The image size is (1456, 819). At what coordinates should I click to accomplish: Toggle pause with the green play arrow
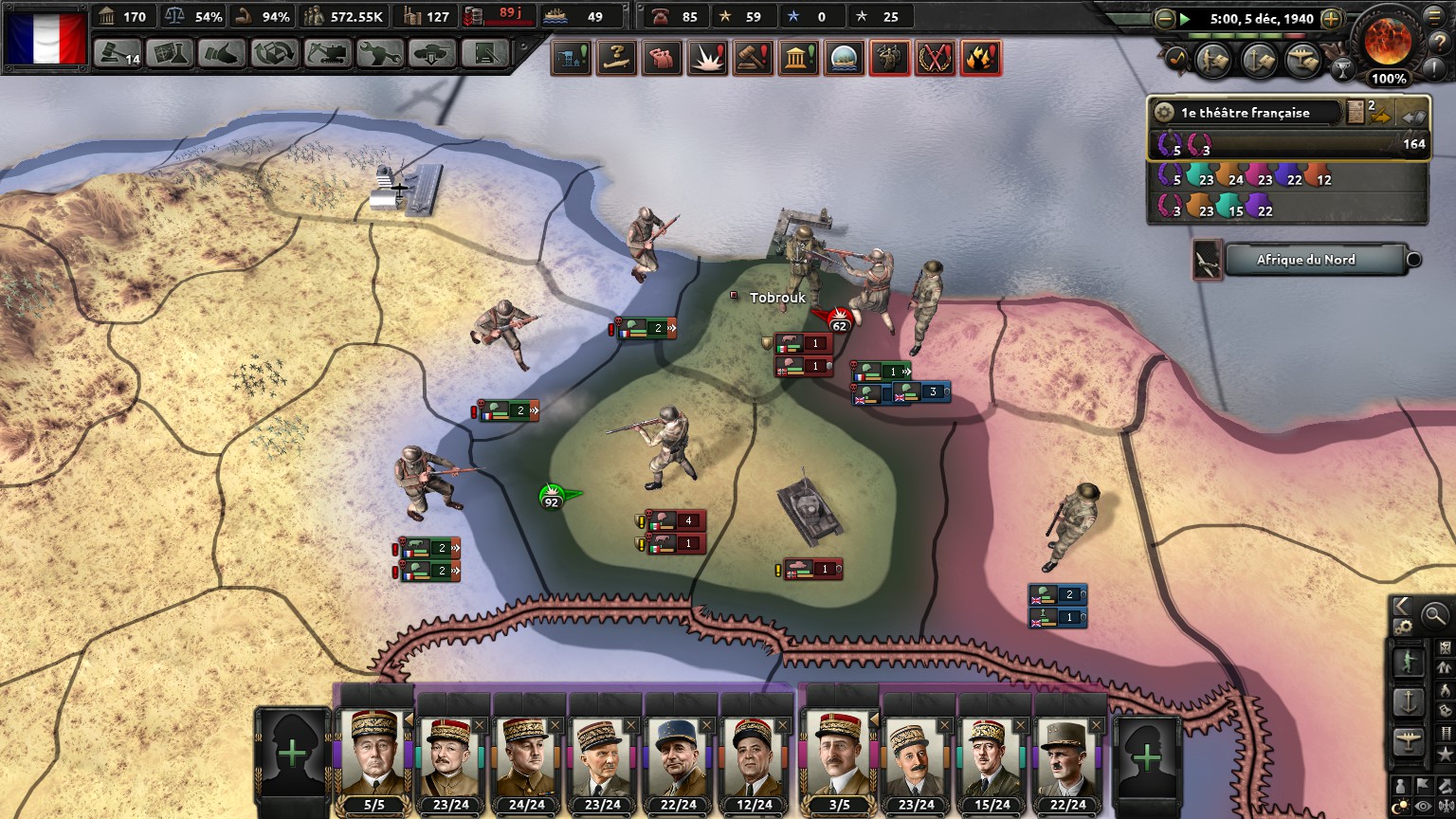point(1185,18)
